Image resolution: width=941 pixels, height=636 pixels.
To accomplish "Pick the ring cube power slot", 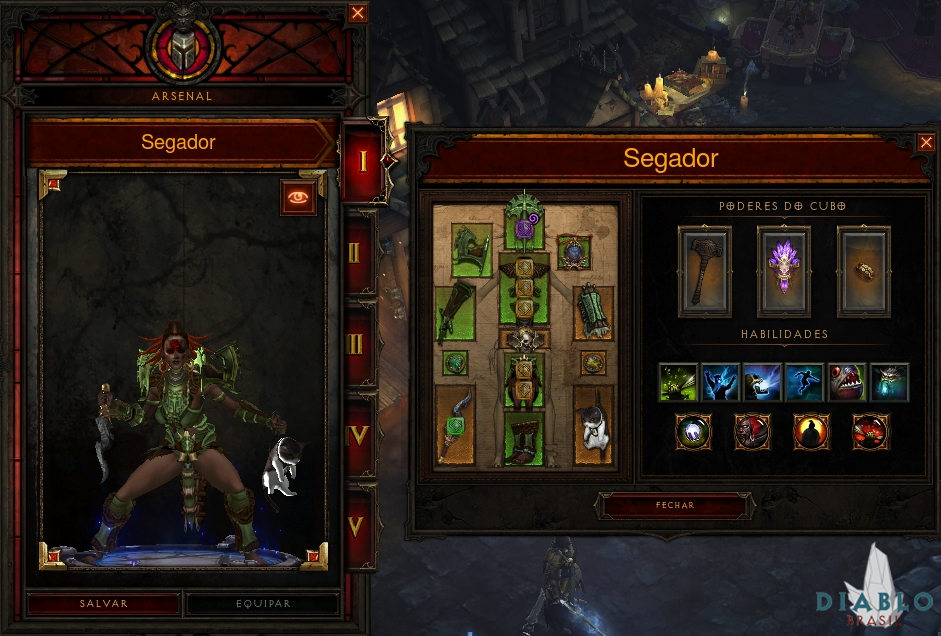I will [862, 271].
